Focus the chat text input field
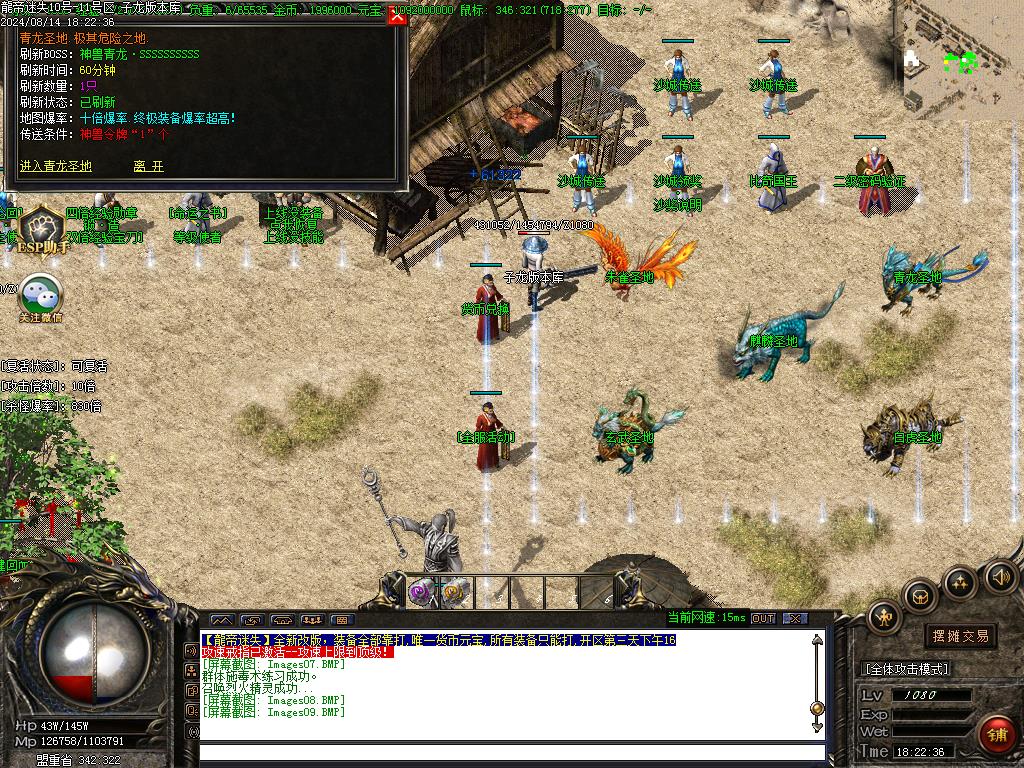 click(510, 754)
